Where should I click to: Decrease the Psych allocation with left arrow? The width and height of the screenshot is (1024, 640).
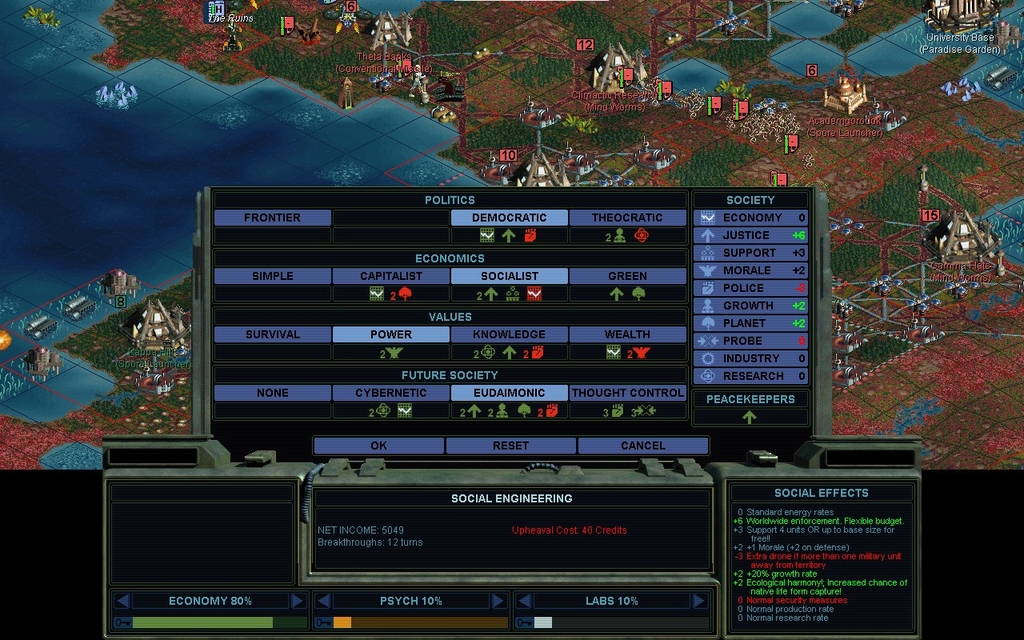tap(323, 601)
